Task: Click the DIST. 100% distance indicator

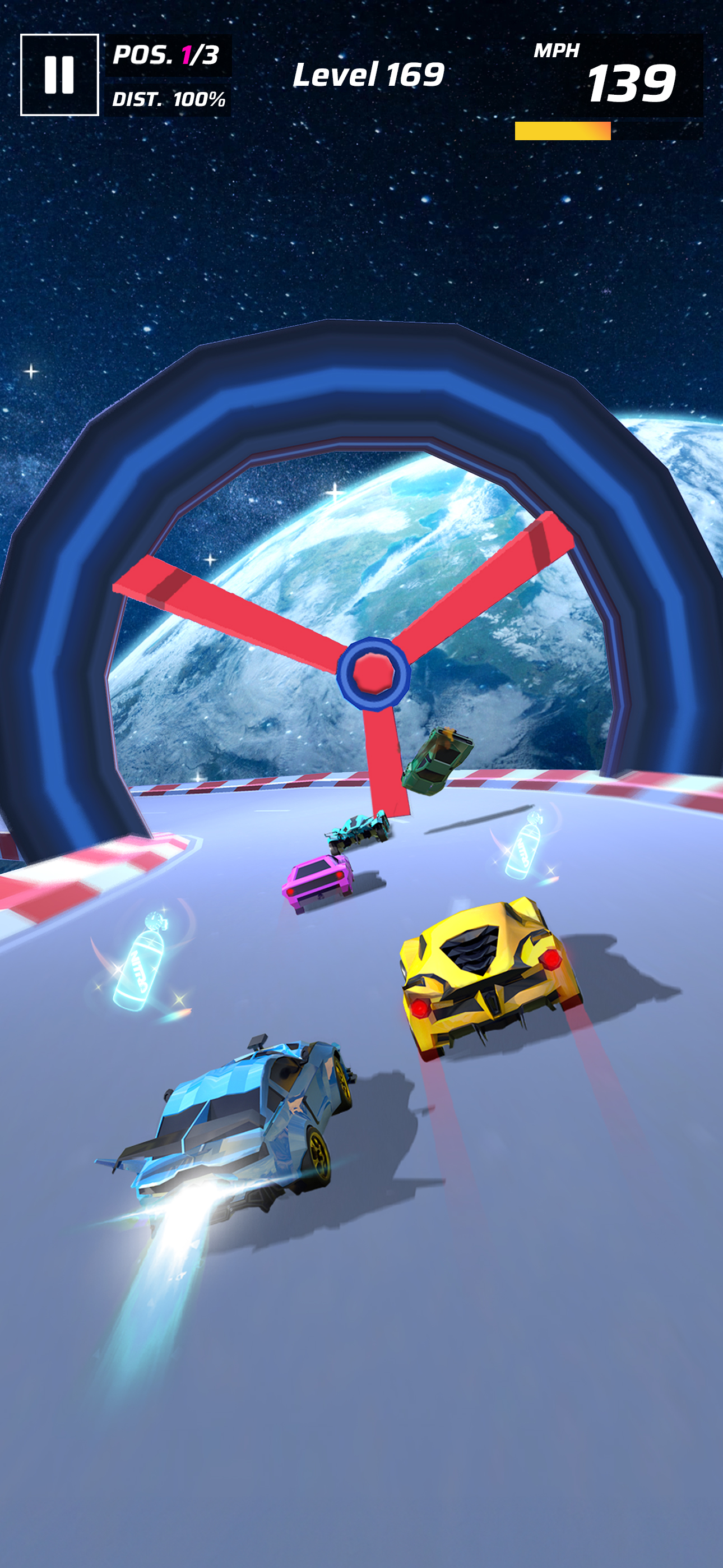Action: 169,99
